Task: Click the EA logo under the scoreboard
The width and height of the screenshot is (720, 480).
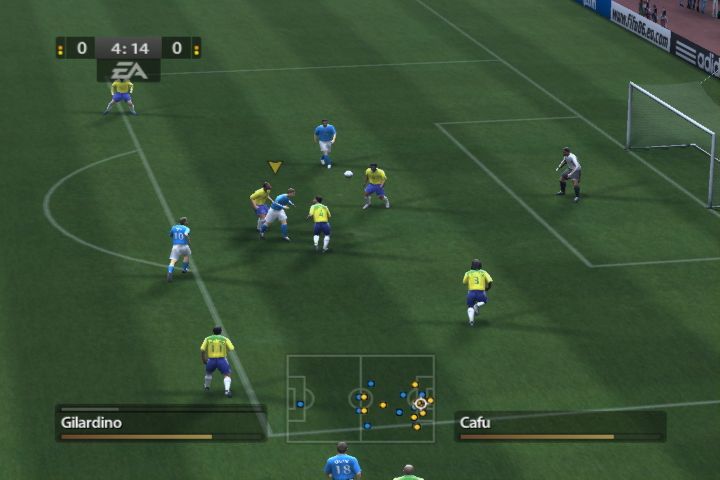Action: click(129, 70)
